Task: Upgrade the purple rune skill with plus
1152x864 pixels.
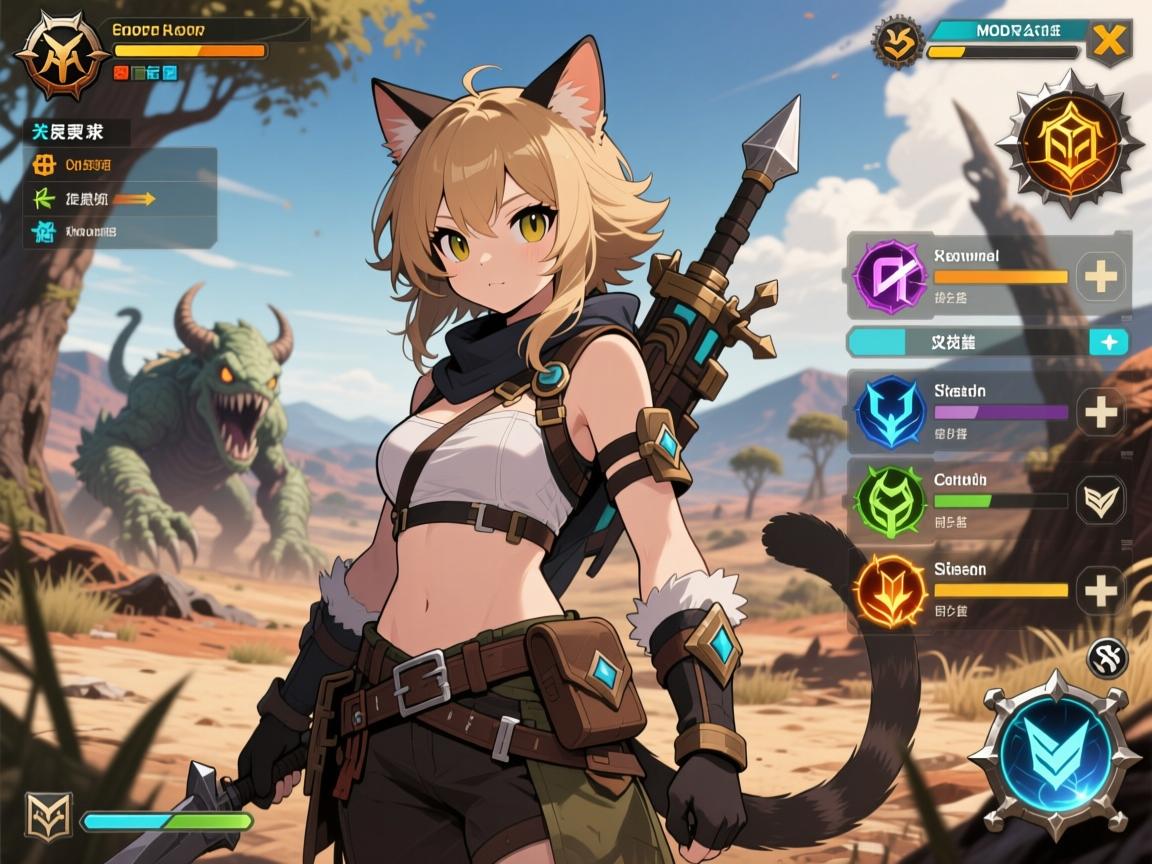Action: point(1100,276)
